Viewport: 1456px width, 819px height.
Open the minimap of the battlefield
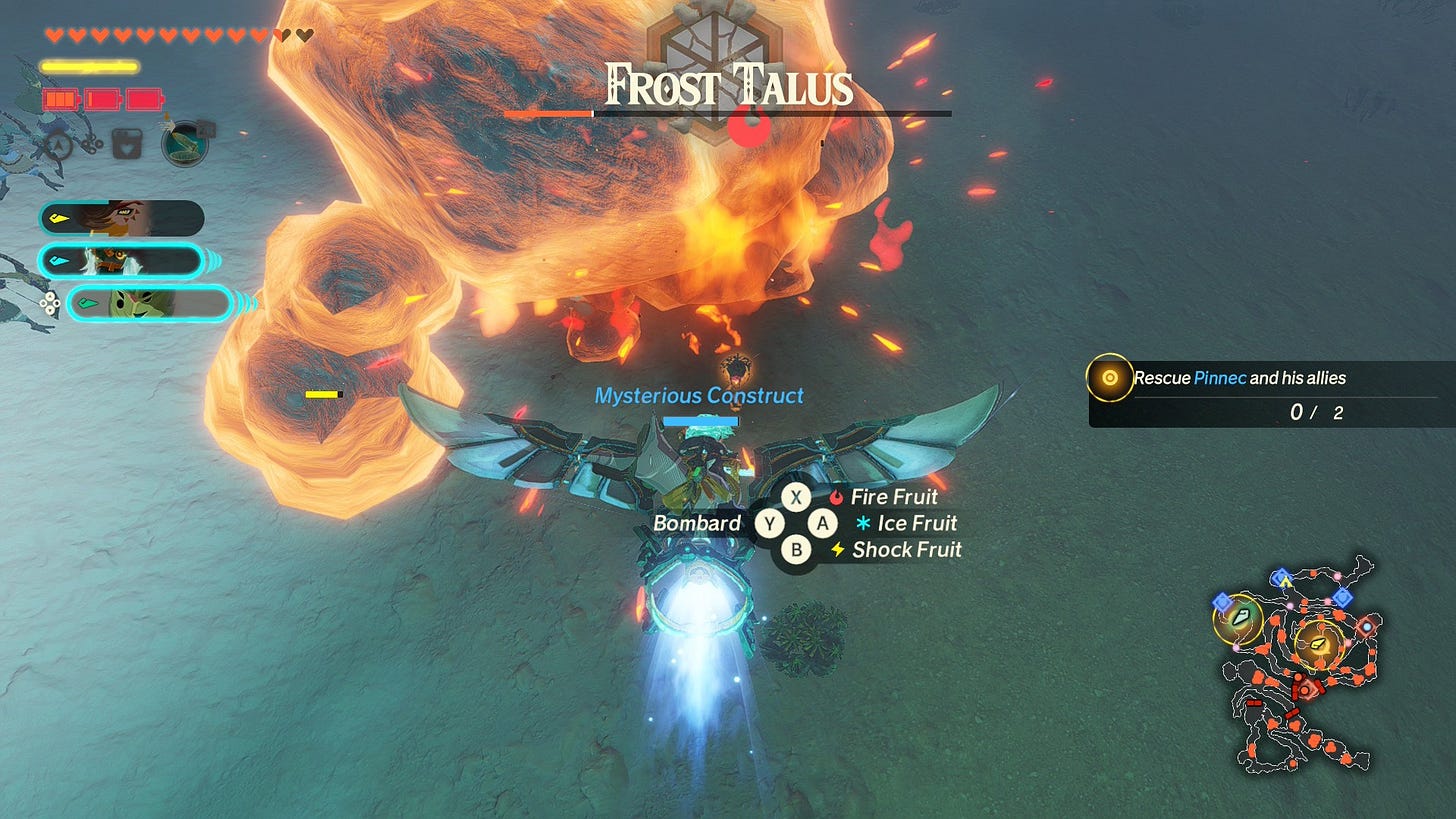(x=1300, y=665)
